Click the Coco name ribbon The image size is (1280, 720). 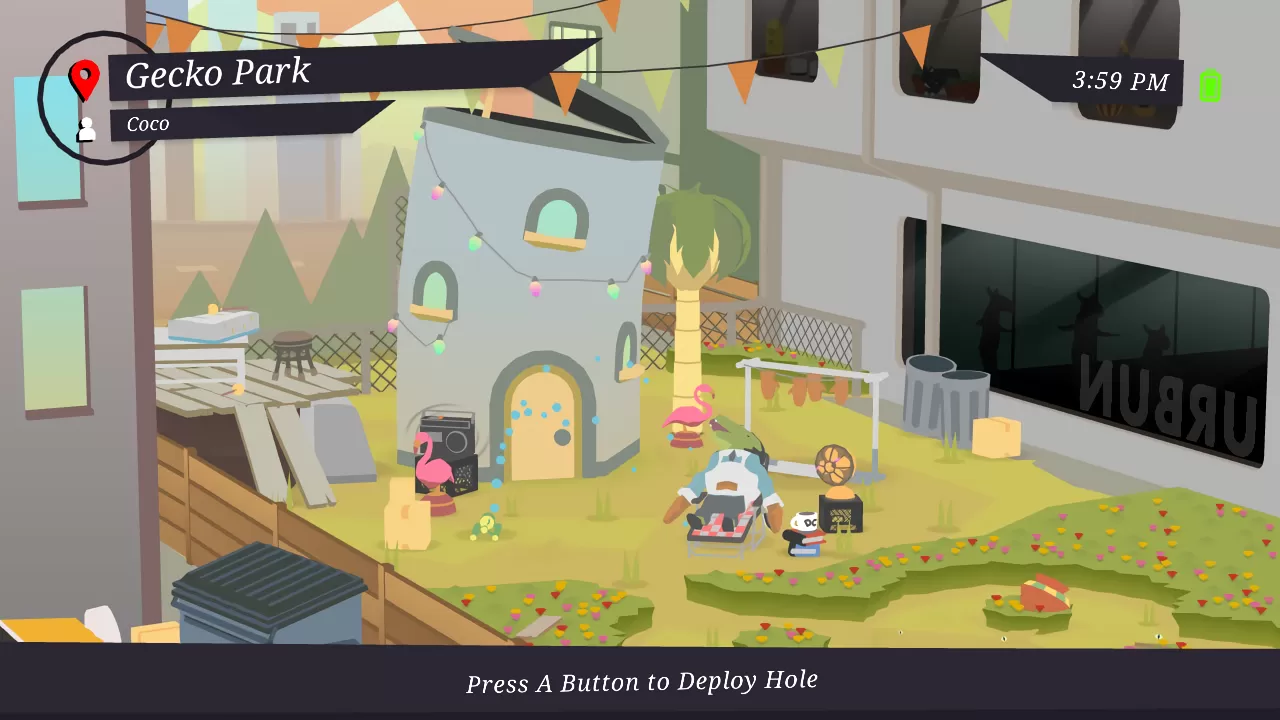[148, 124]
